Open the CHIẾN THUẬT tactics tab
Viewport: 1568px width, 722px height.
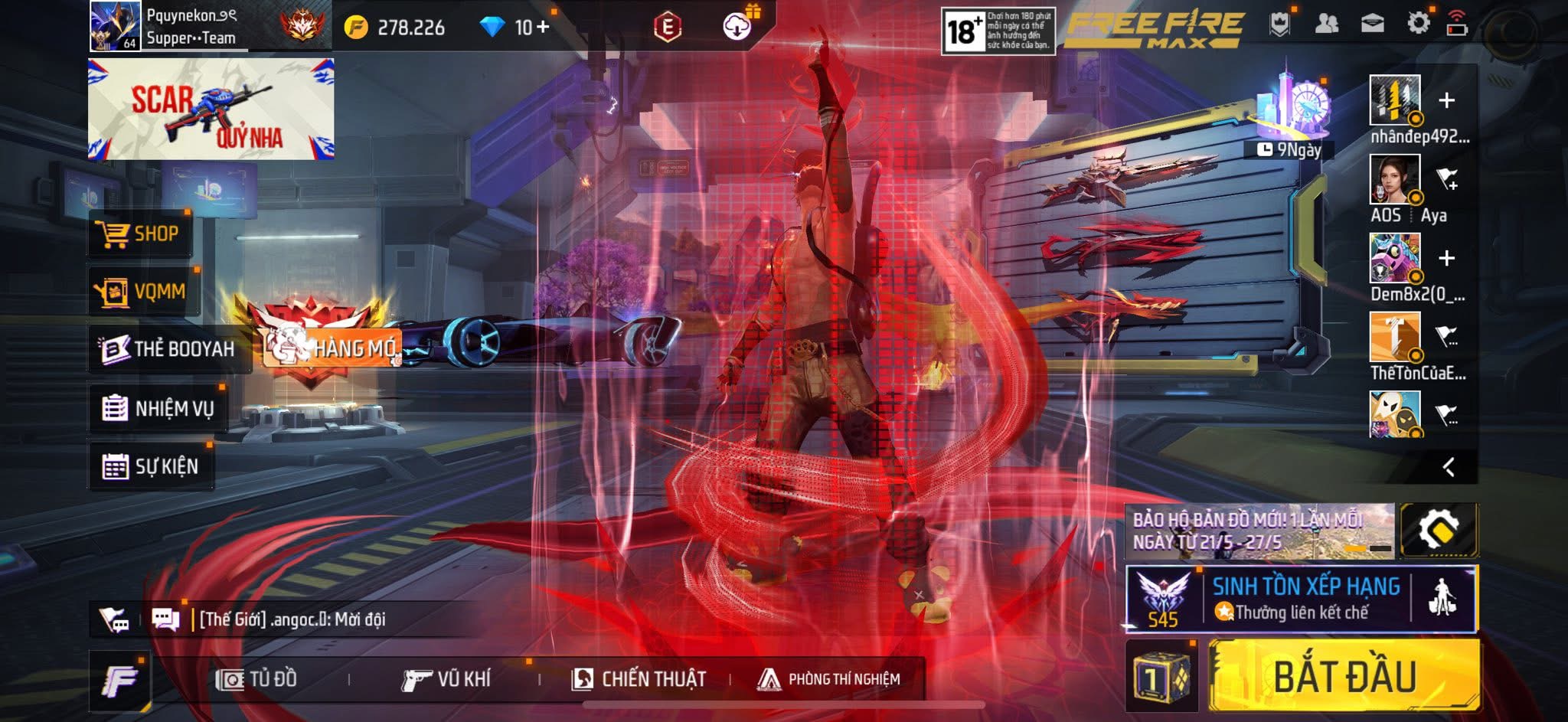tap(639, 679)
